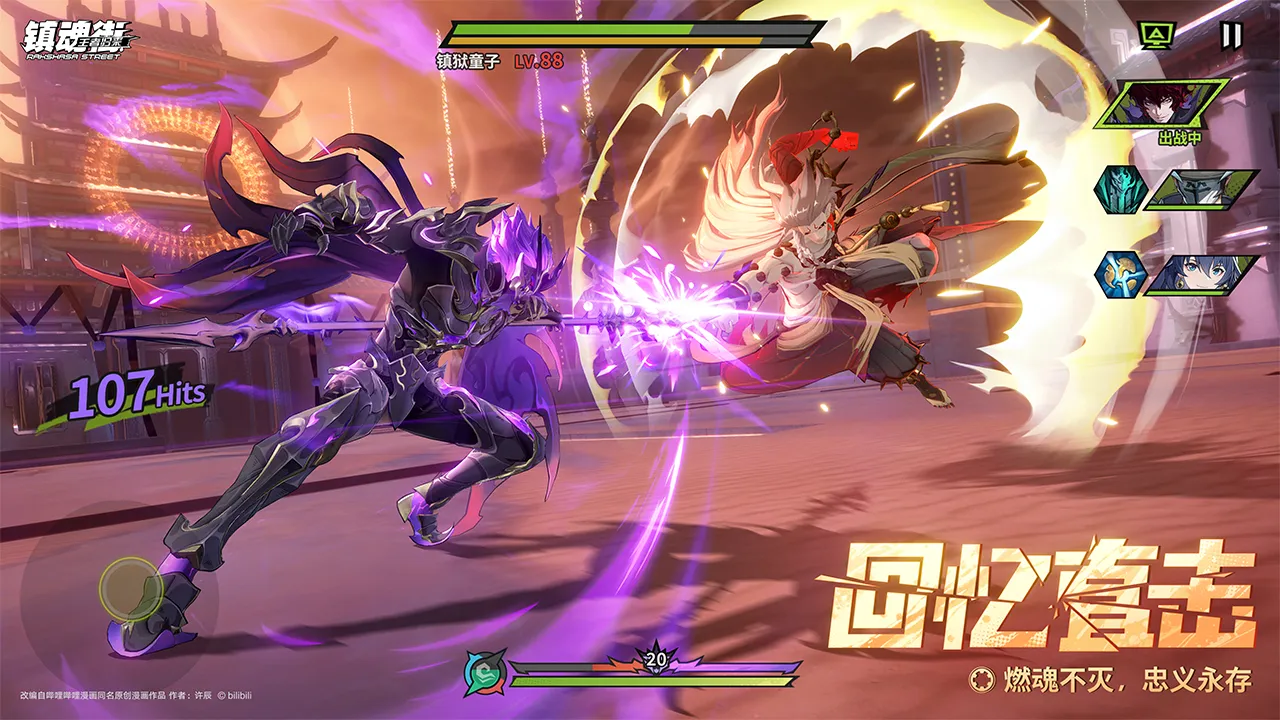The width and height of the screenshot is (1280, 720).
Task: Click the green monitor icon
Action: tap(1157, 36)
